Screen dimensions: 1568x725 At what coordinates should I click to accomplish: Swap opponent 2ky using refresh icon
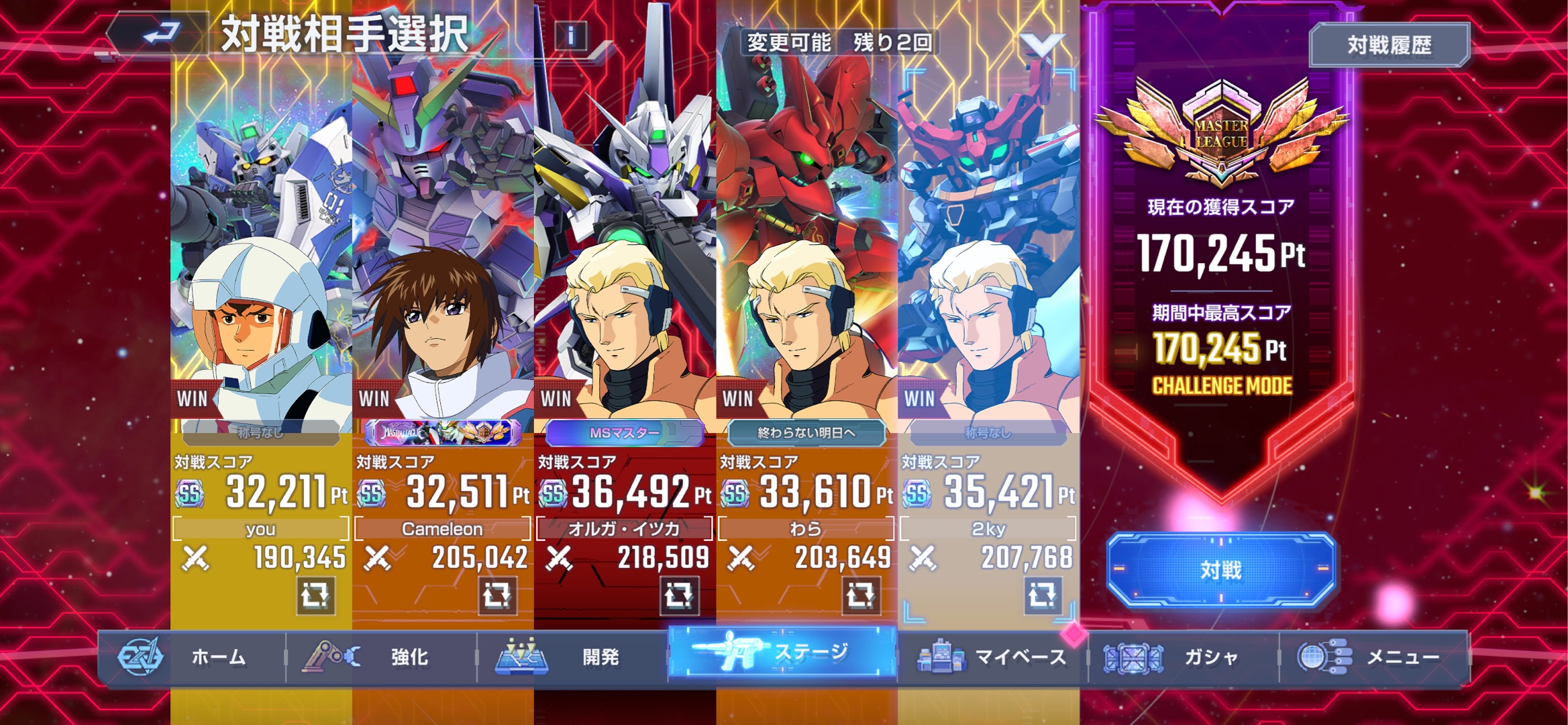click(1043, 595)
